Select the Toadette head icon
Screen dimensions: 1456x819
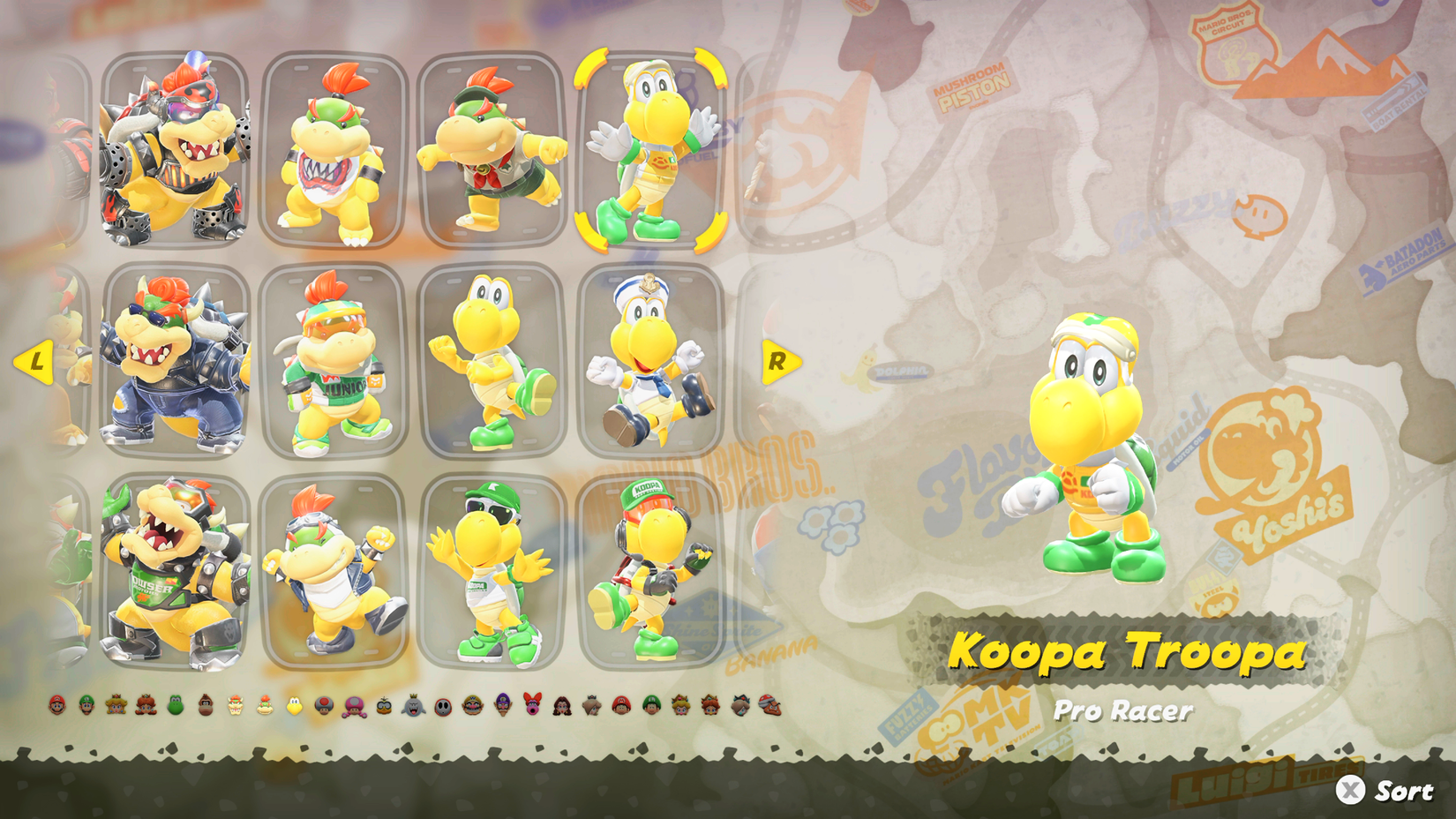pos(352,706)
